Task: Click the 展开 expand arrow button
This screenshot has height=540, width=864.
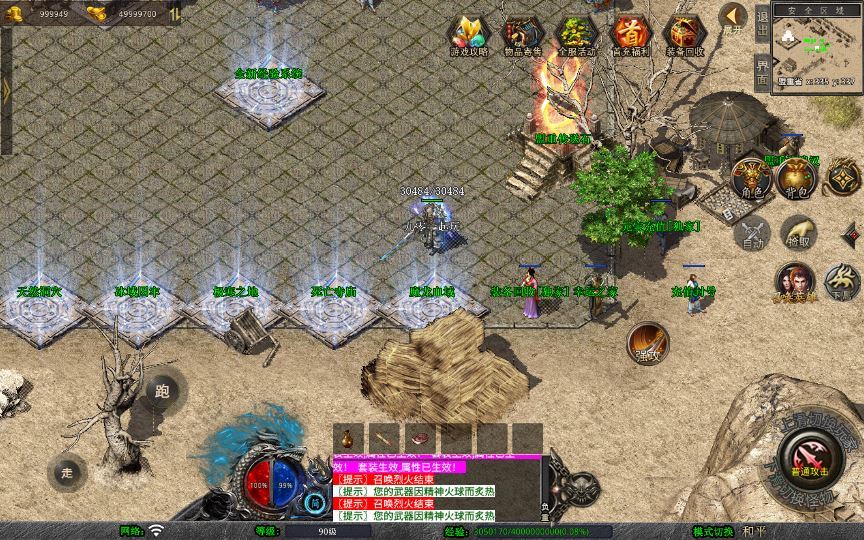Action: [734, 17]
